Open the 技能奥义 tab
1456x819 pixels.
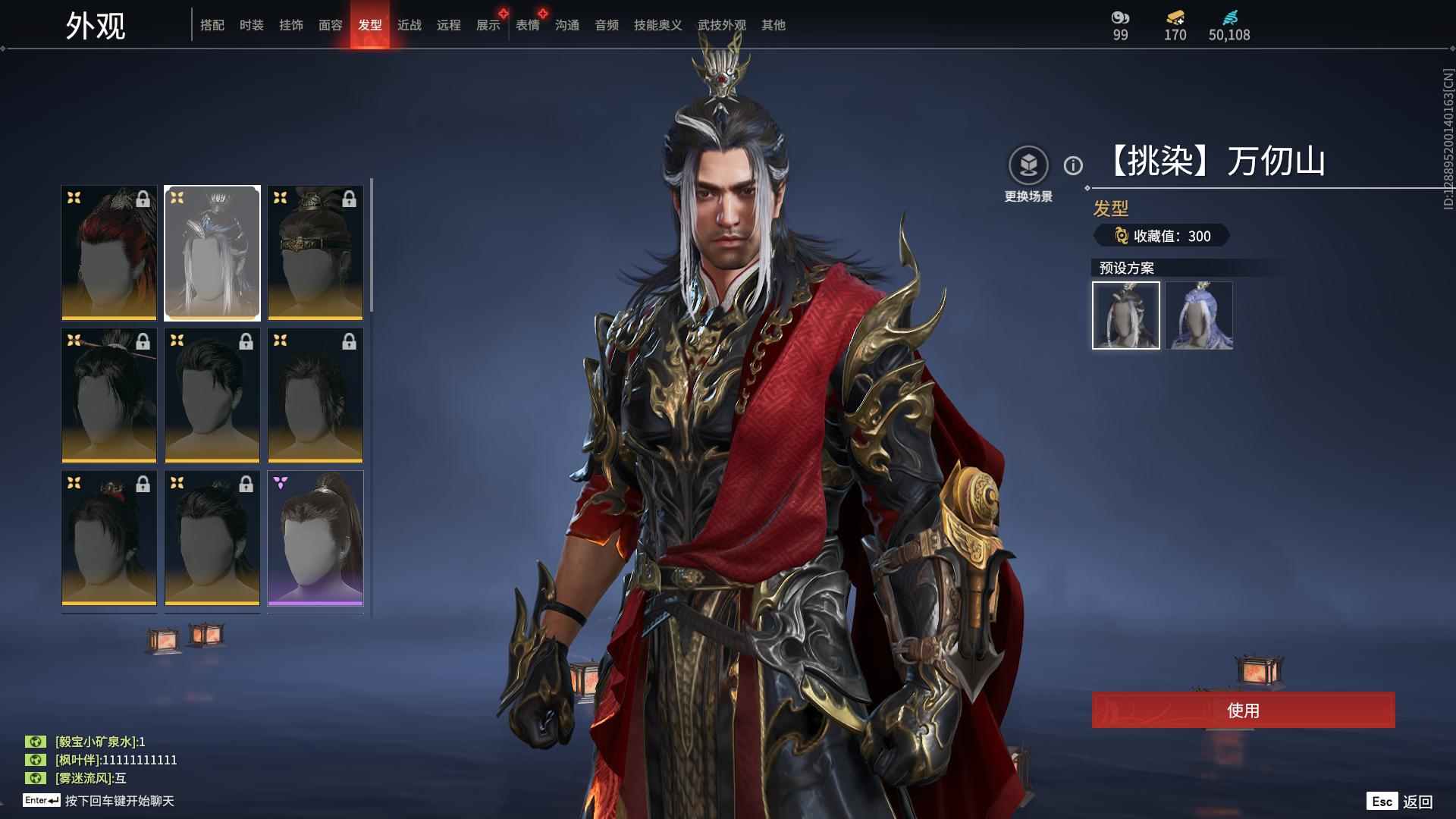click(658, 25)
